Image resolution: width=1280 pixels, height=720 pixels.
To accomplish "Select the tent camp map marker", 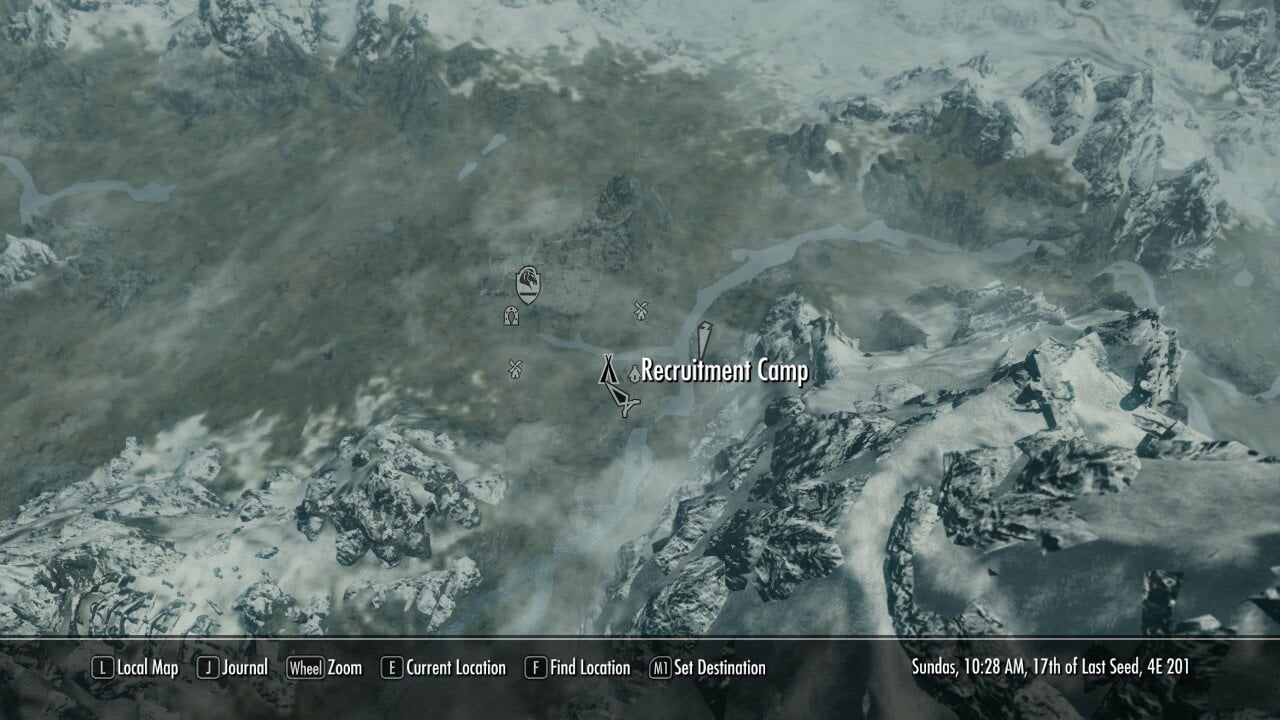I will click(608, 370).
